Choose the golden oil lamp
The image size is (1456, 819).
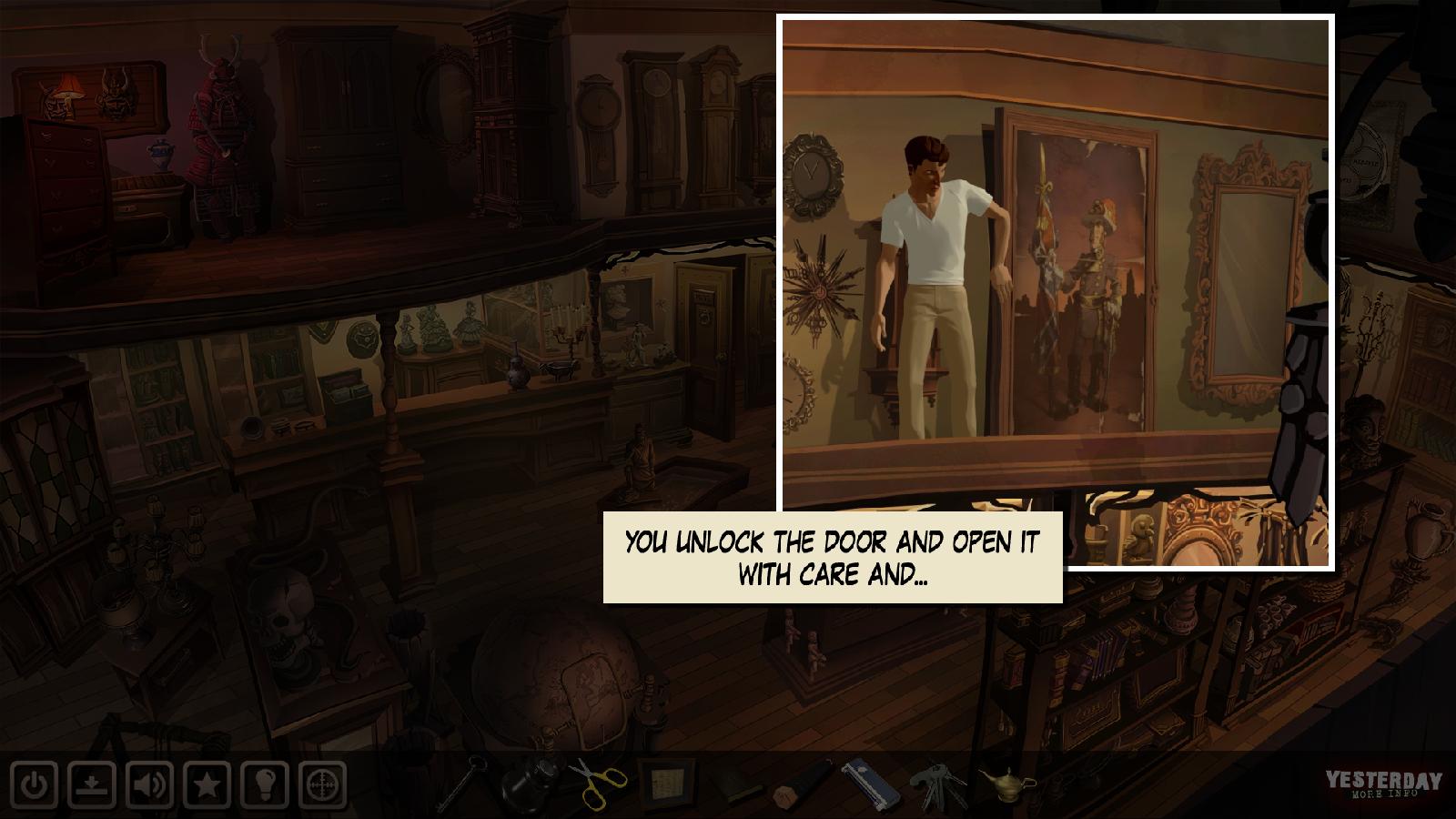(1006, 784)
